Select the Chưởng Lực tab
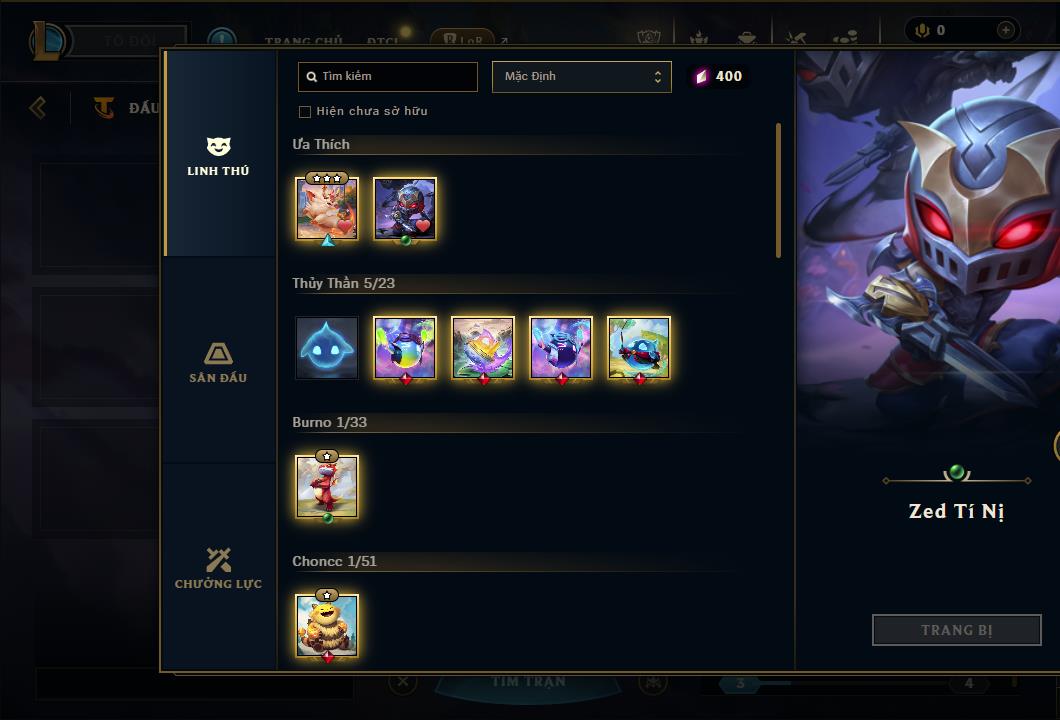Viewport: 1060px width, 720px height. point(218,568)
